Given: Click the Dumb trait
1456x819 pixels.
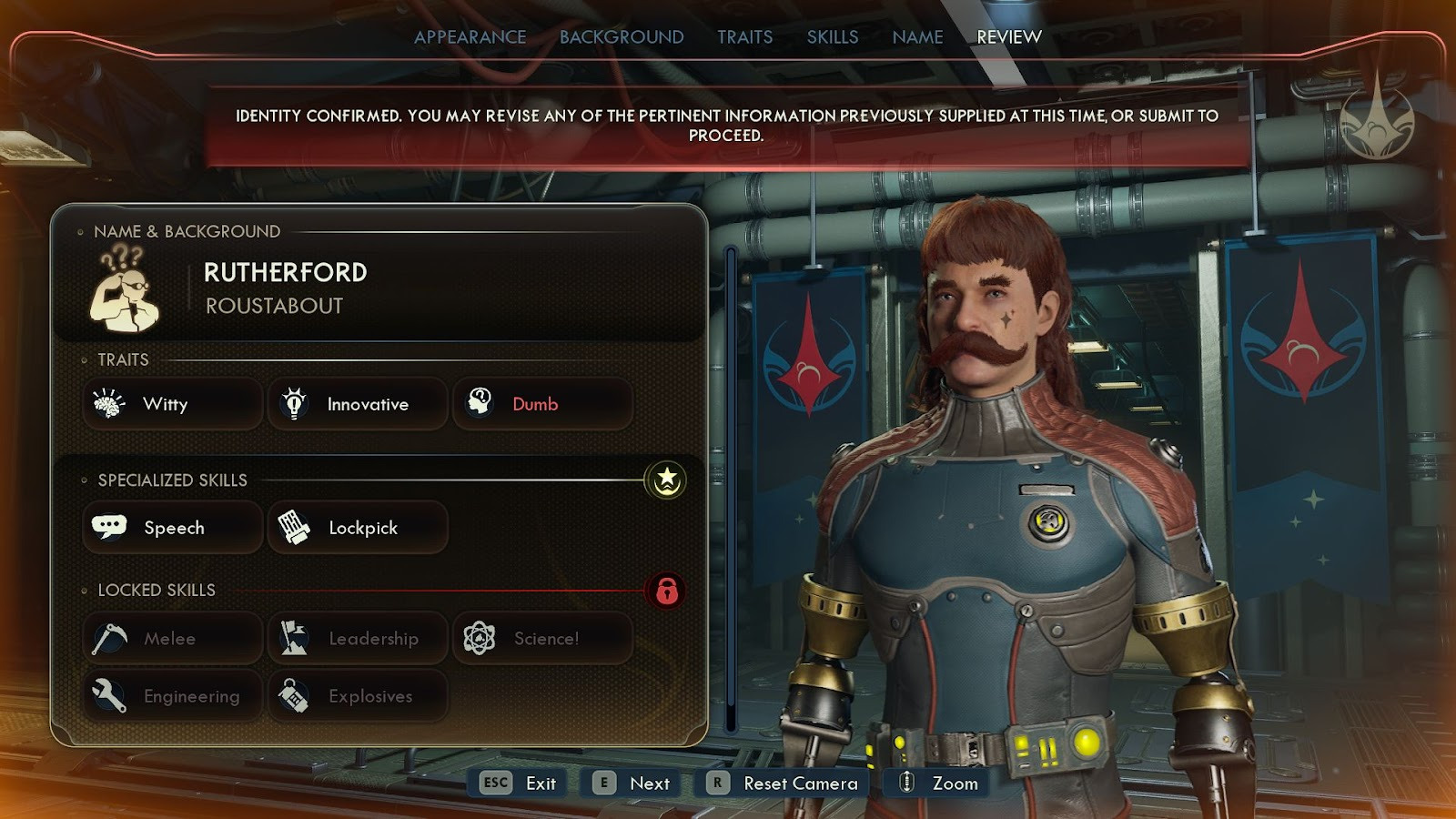Looking at the screenshot, I should tap(542, 404).
